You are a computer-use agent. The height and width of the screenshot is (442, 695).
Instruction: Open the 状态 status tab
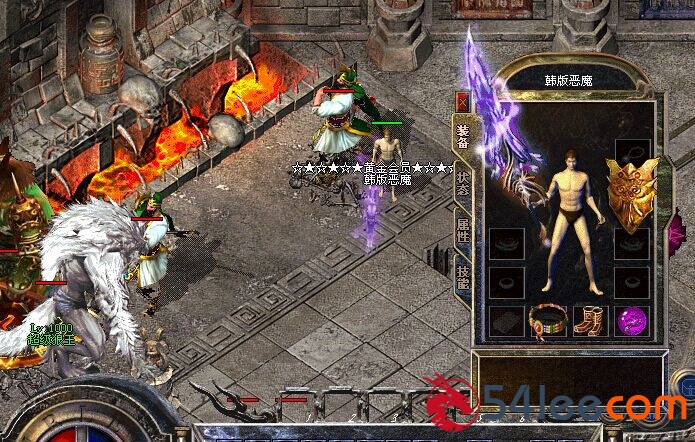tap(463, 183)
